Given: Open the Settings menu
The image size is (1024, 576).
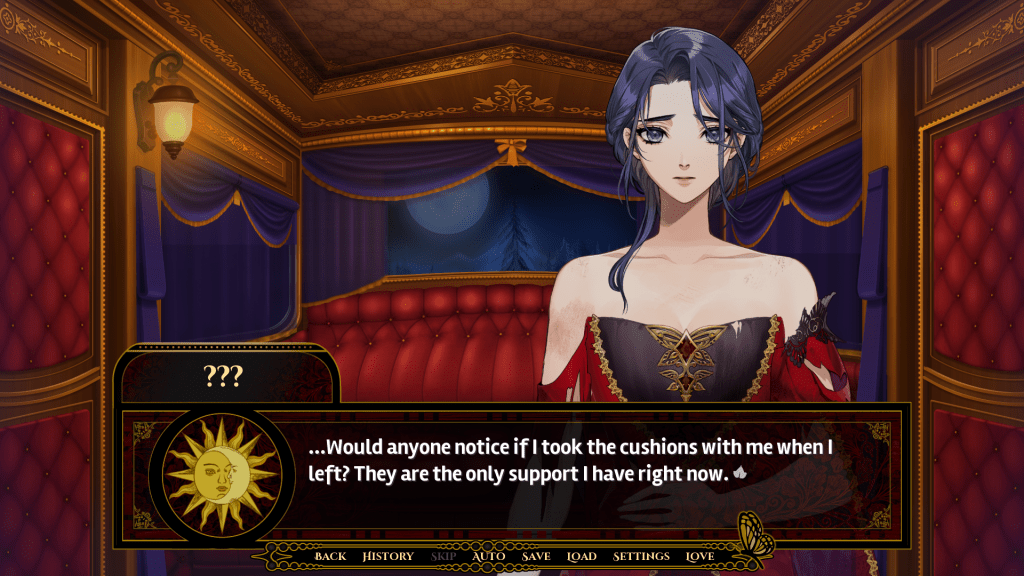Looking at the screenshot, I should (x=641, y=556).
